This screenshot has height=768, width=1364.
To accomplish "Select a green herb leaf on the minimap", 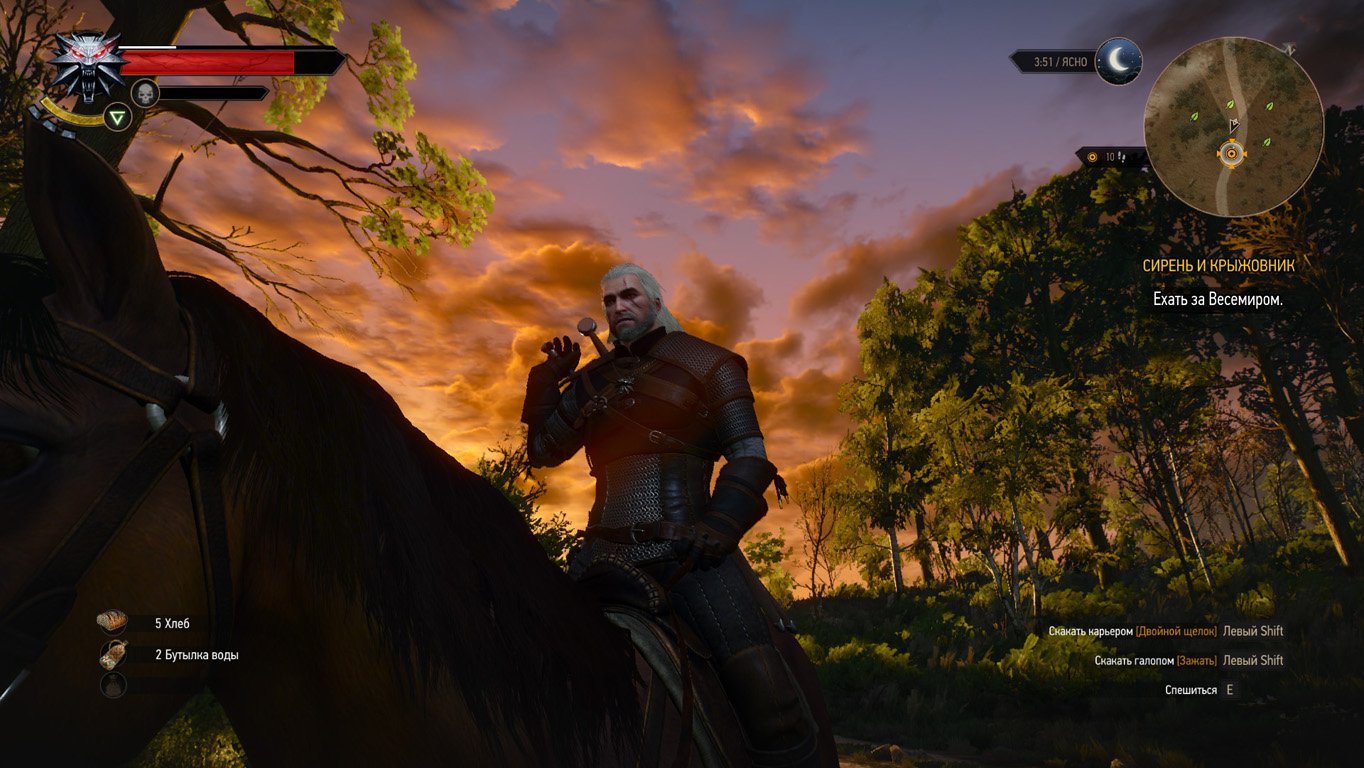I will click(x=1194, y=117).
